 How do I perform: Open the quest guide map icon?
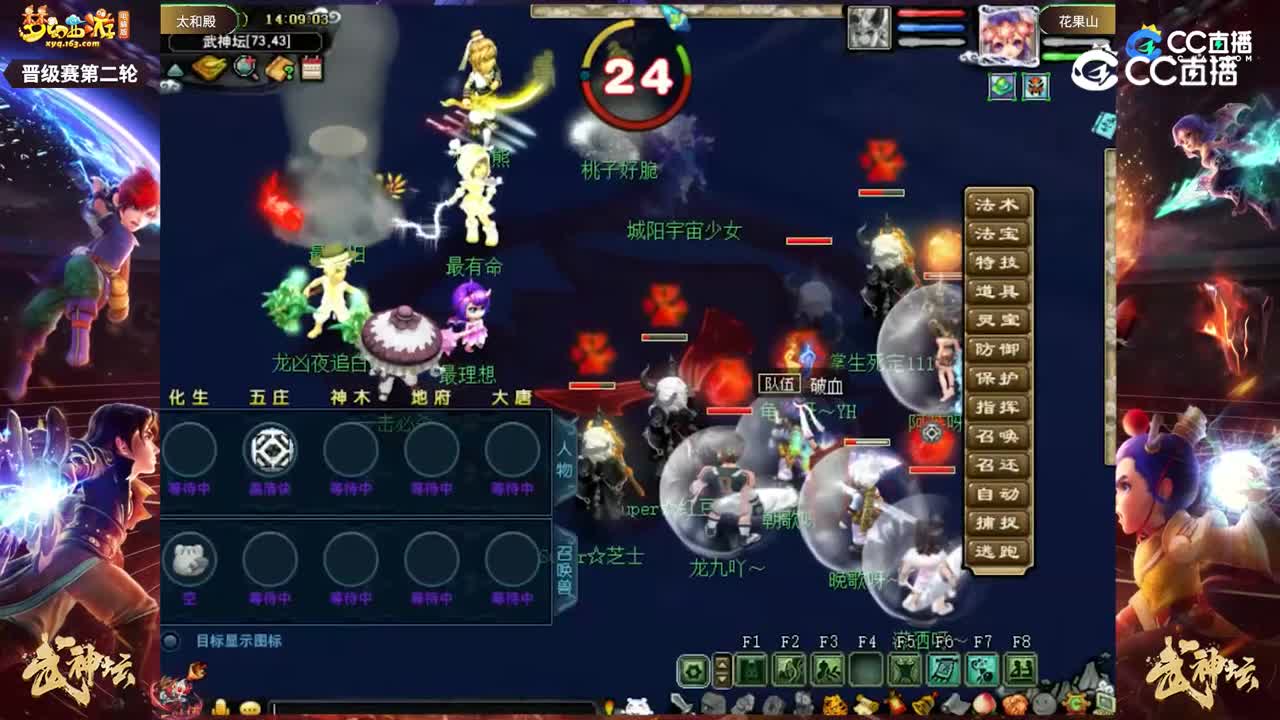point(281,69)
